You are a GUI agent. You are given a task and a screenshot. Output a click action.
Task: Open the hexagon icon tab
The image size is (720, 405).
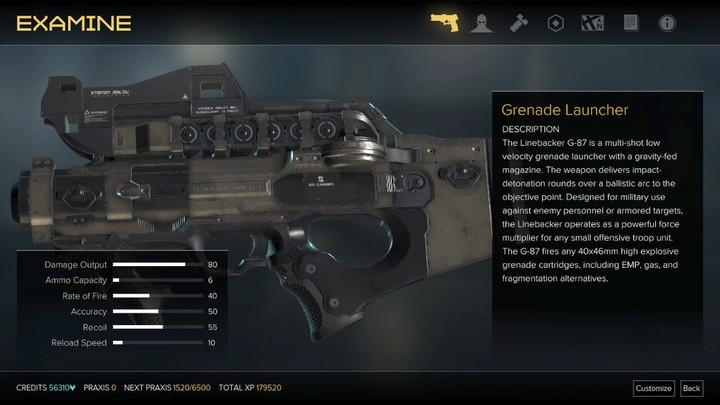tap(552, 22)
